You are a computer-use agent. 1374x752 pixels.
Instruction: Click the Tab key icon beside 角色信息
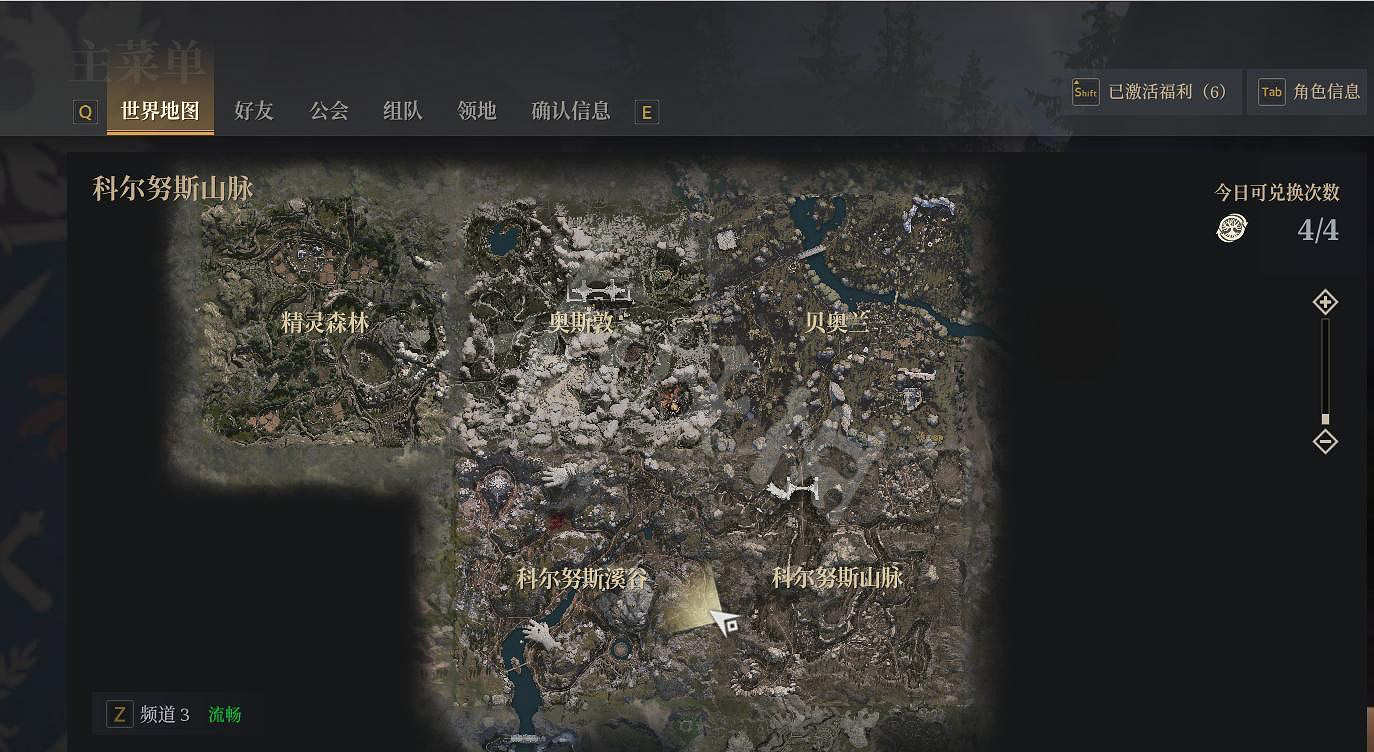click(x=1271, y=91)
